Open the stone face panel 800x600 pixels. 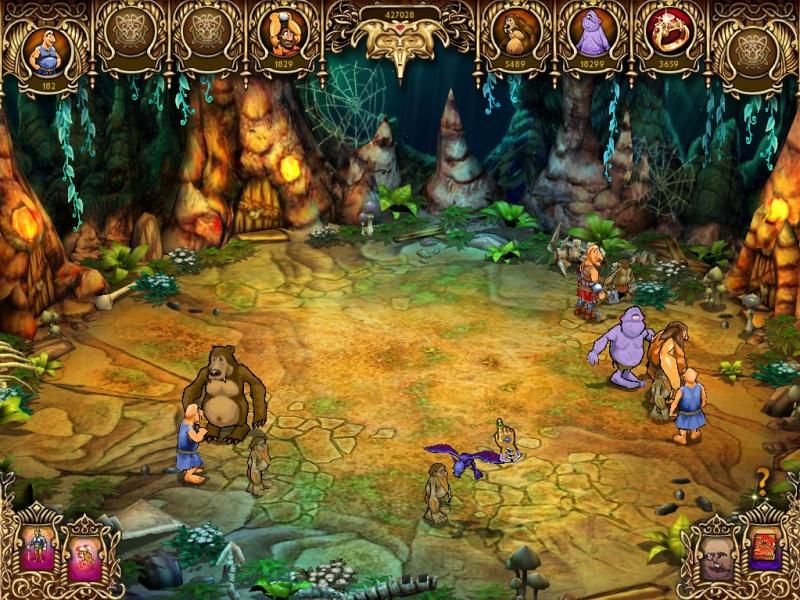tap(715, 553)
